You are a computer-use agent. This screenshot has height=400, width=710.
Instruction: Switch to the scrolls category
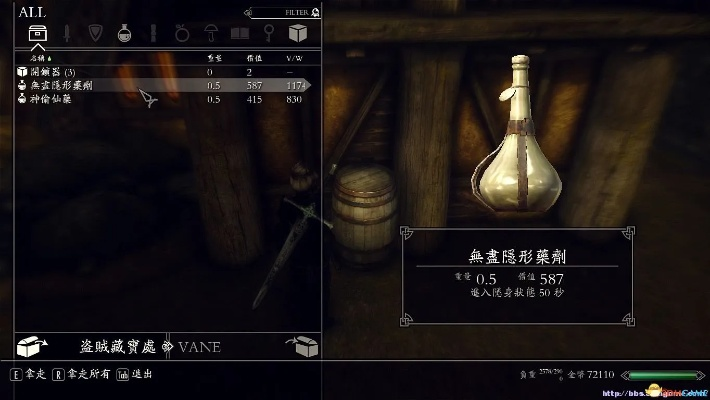[x=154, y=35]
